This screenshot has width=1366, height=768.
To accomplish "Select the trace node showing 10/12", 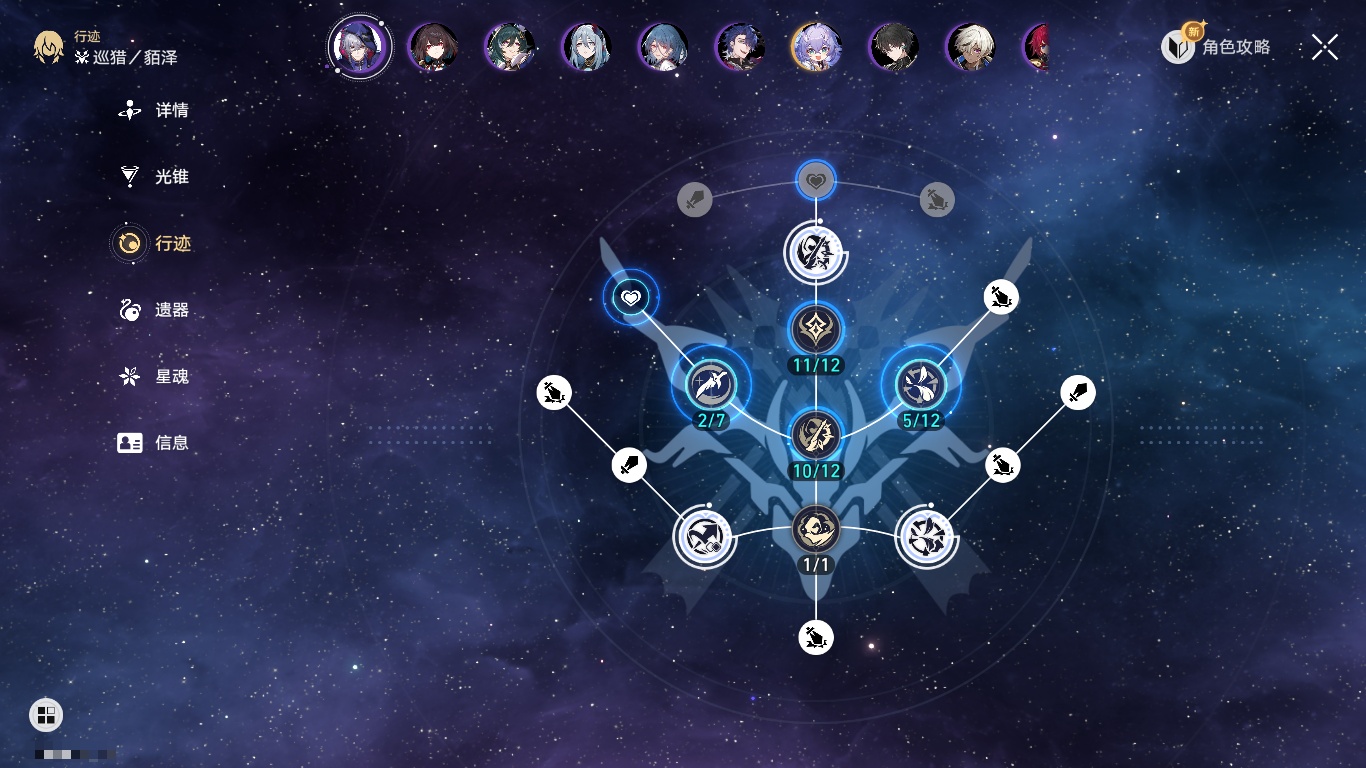I will pyautogui.click(x=816, y=434).
